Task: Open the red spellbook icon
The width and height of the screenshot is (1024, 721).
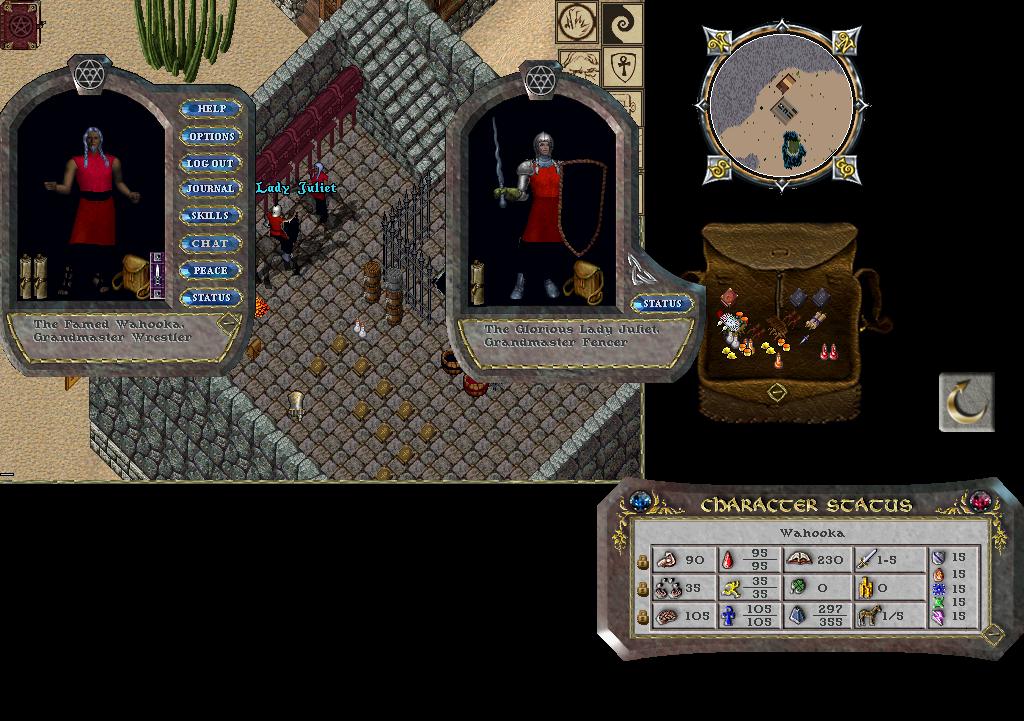Action: pos(19,26)
